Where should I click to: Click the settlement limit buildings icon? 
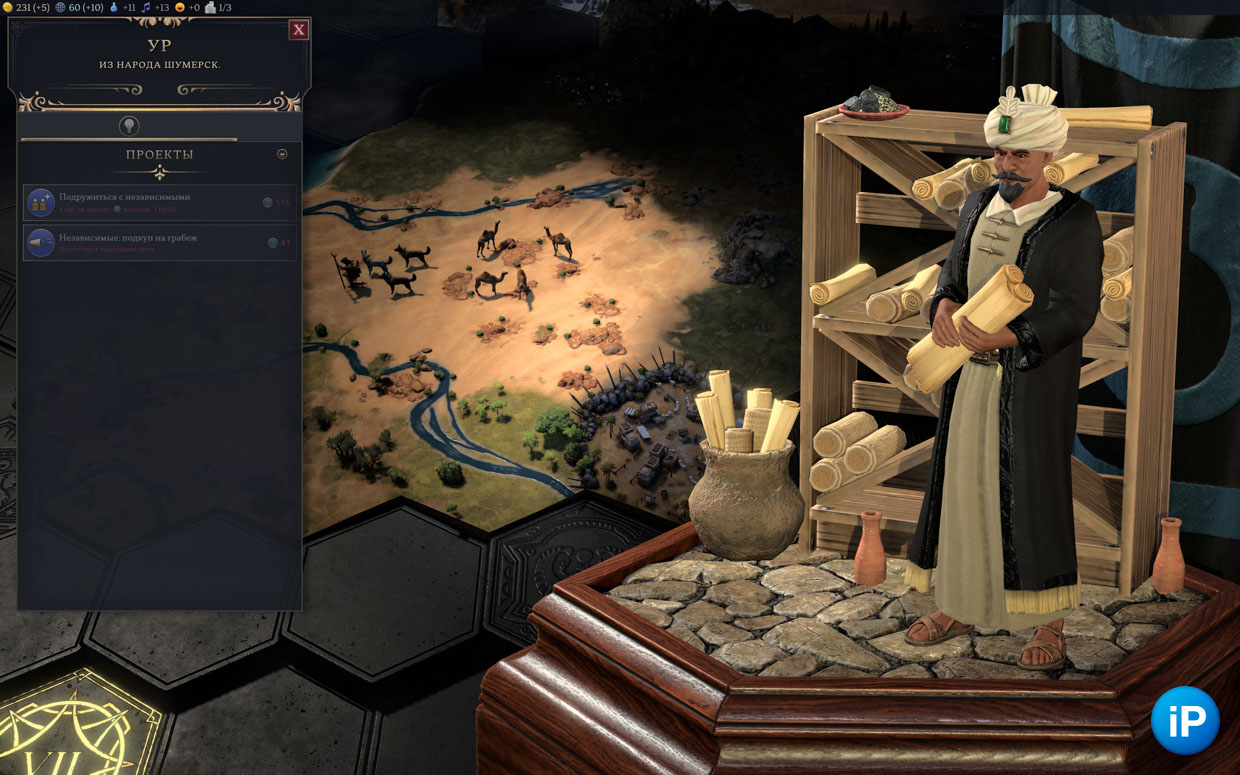[210, 7]
